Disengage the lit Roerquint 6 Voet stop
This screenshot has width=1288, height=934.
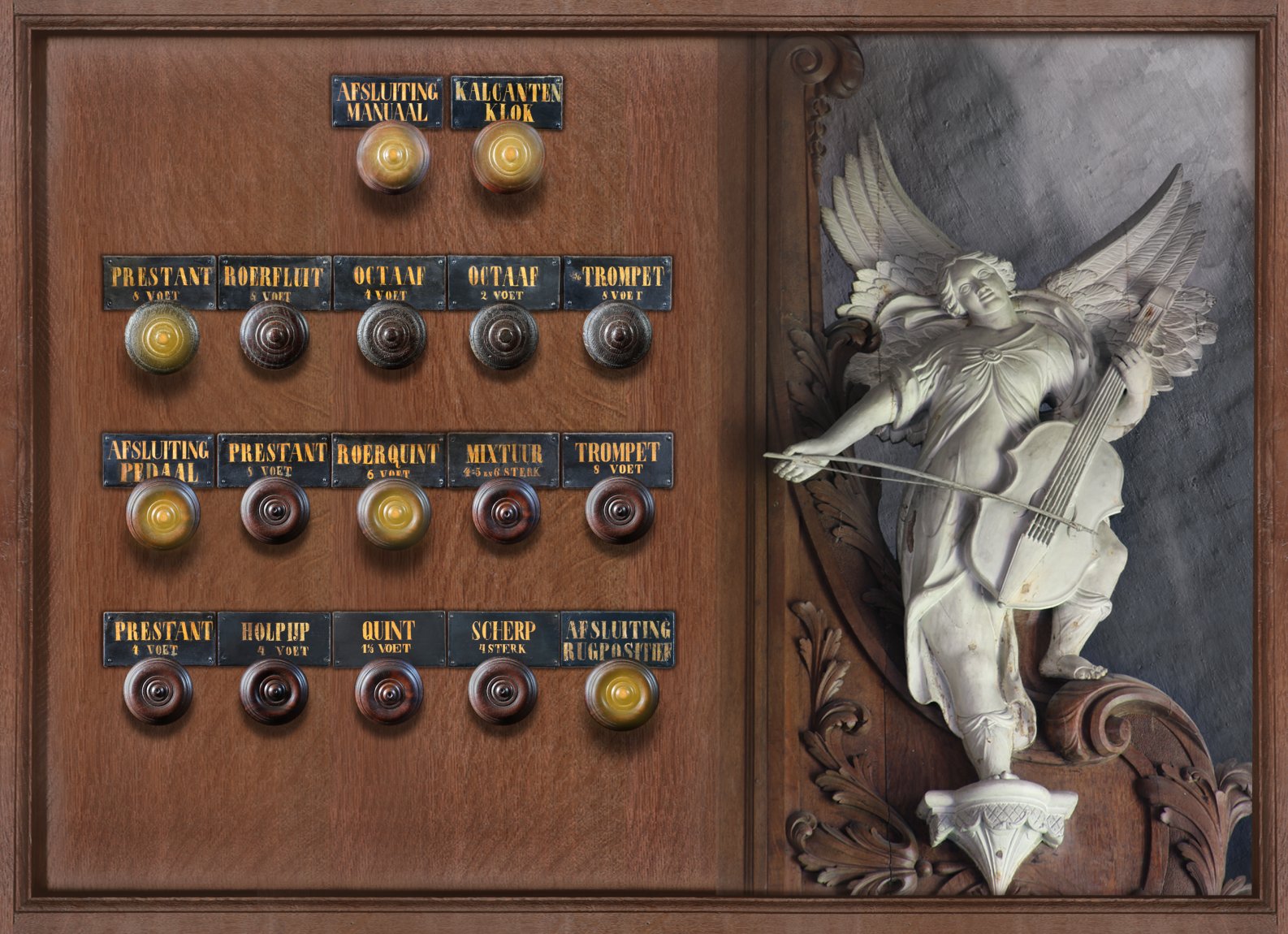pos(394,513)
